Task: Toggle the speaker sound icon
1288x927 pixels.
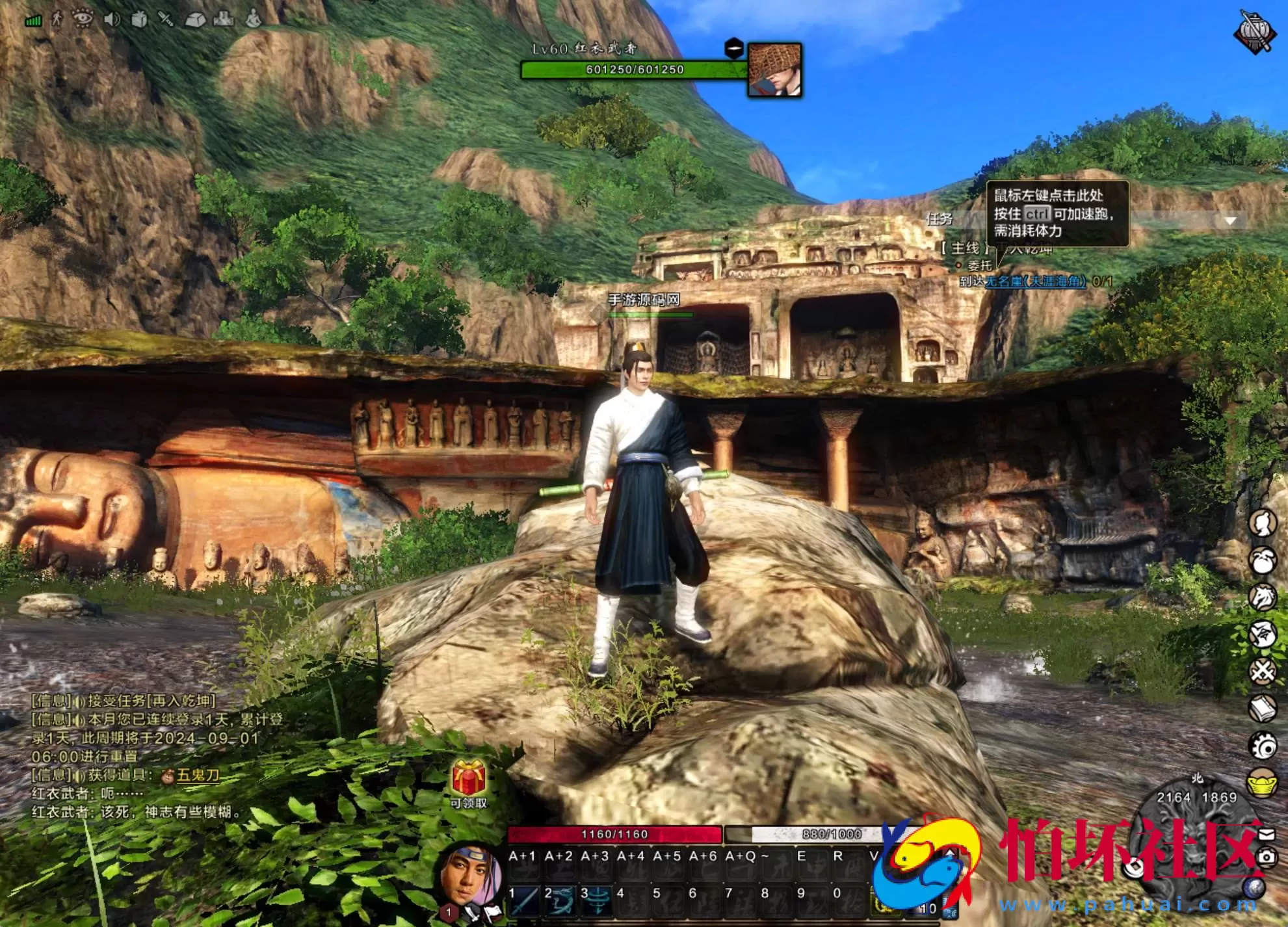Action: point(112,19)
